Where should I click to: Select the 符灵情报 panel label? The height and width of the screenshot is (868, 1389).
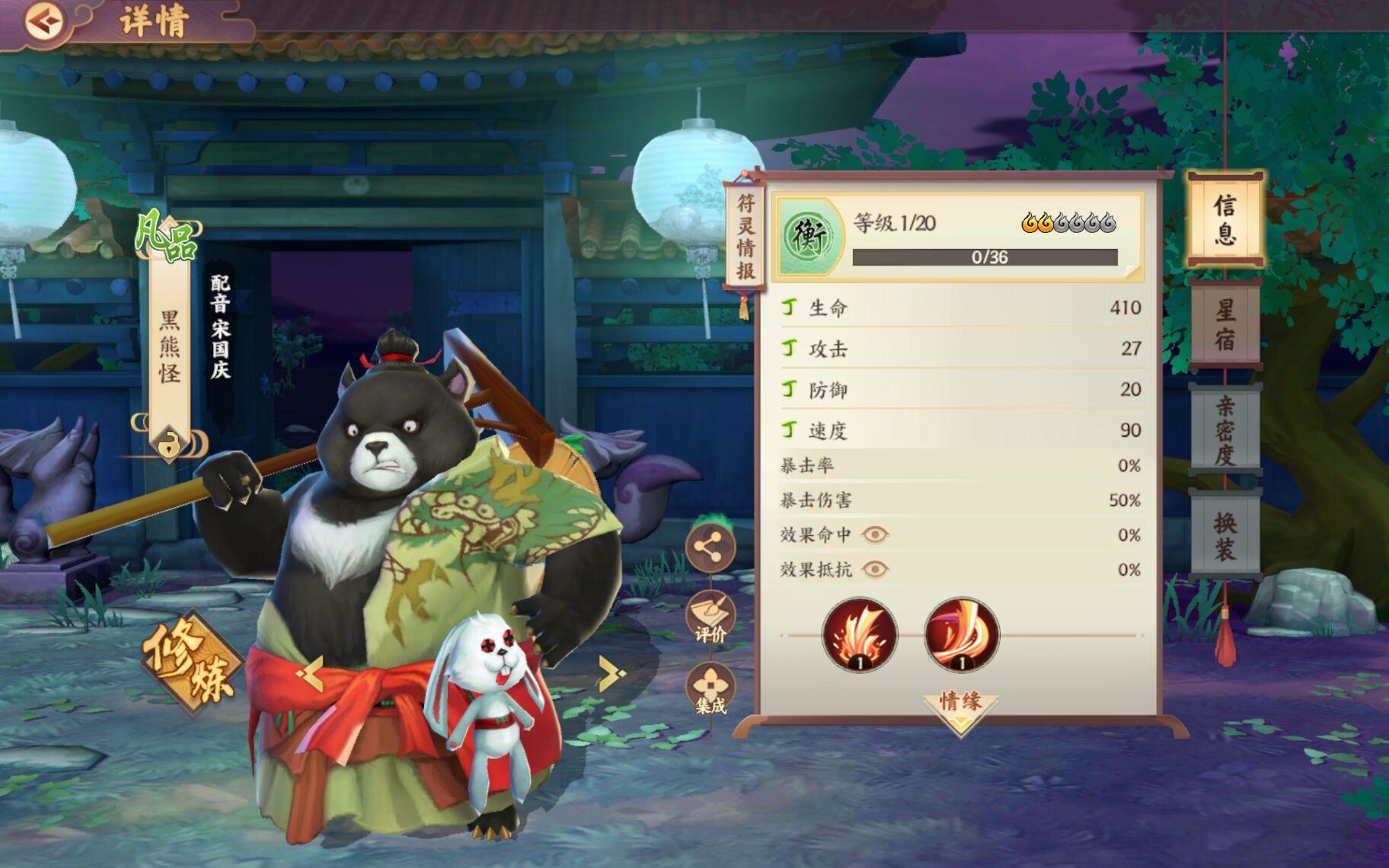(747, 236)
